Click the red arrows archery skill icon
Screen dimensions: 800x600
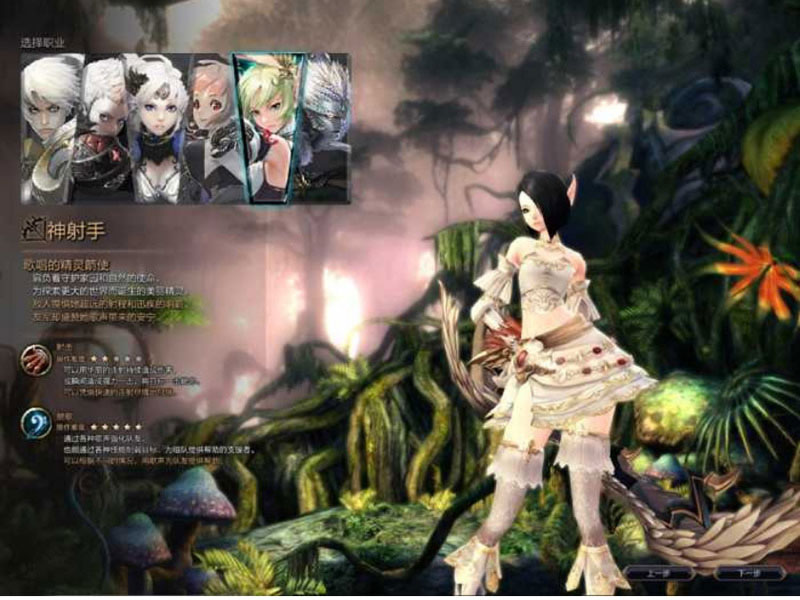point(36,359)
